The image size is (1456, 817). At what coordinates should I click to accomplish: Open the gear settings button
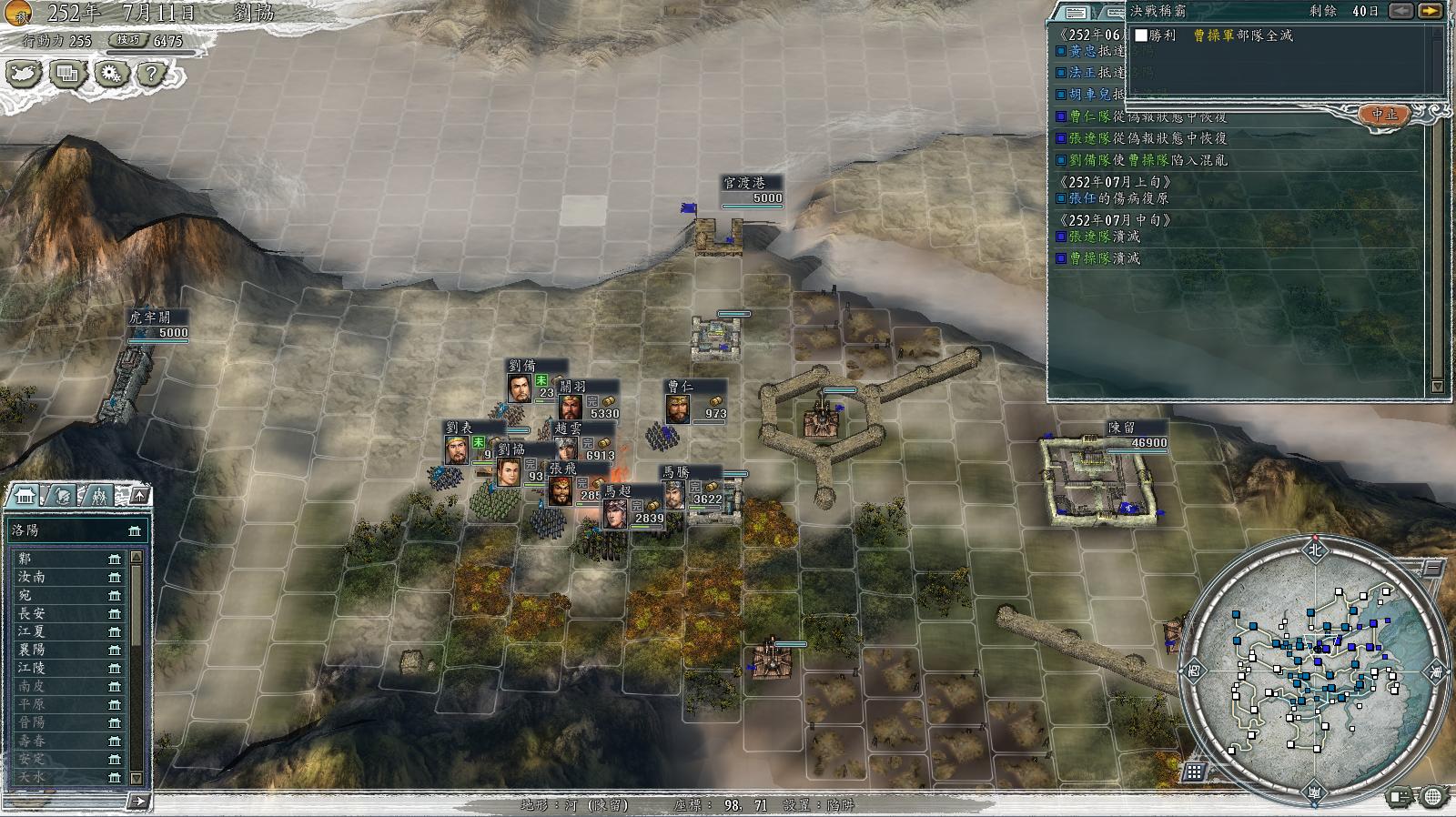click(111, 74)
